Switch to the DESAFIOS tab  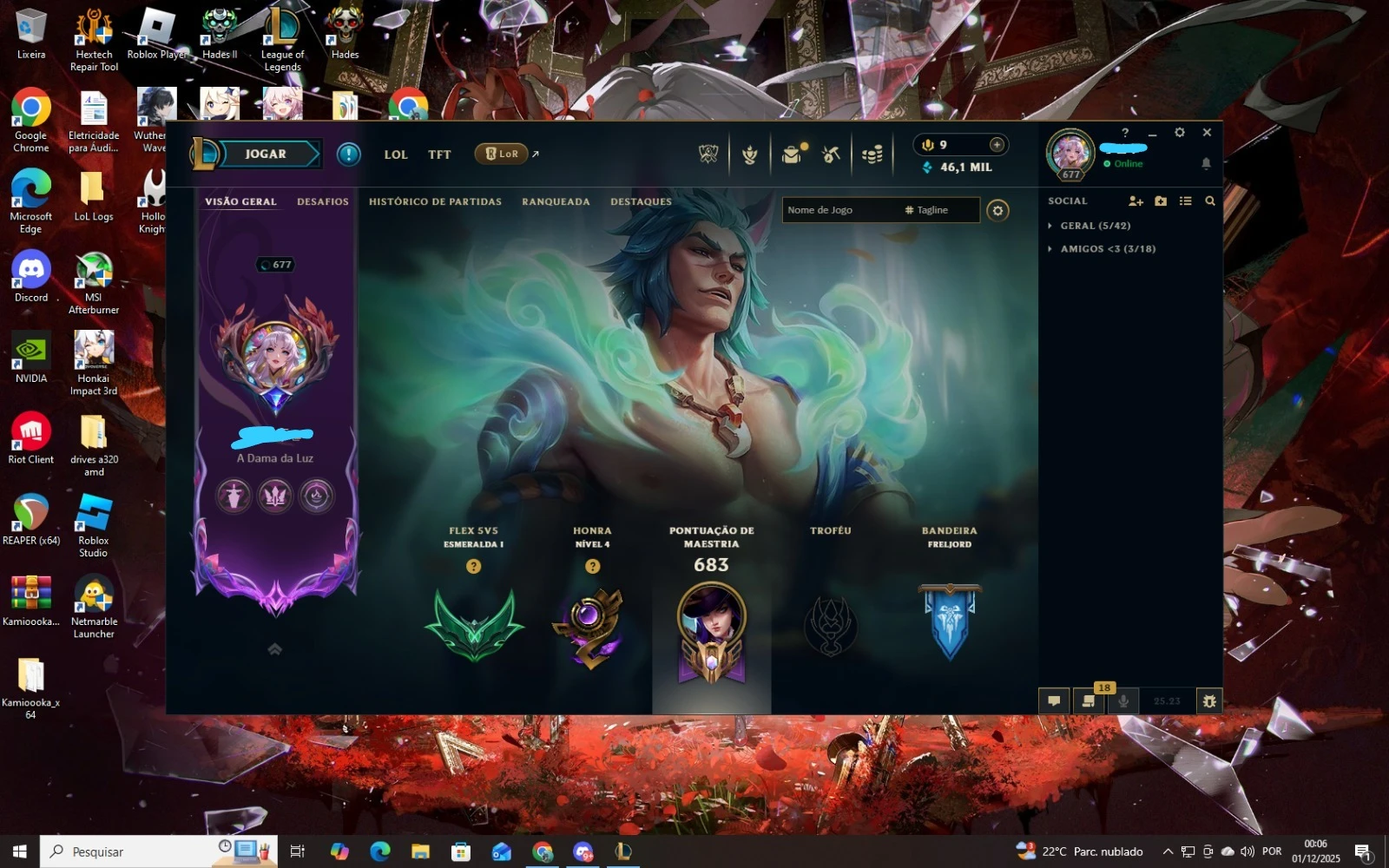coord(322,201)
